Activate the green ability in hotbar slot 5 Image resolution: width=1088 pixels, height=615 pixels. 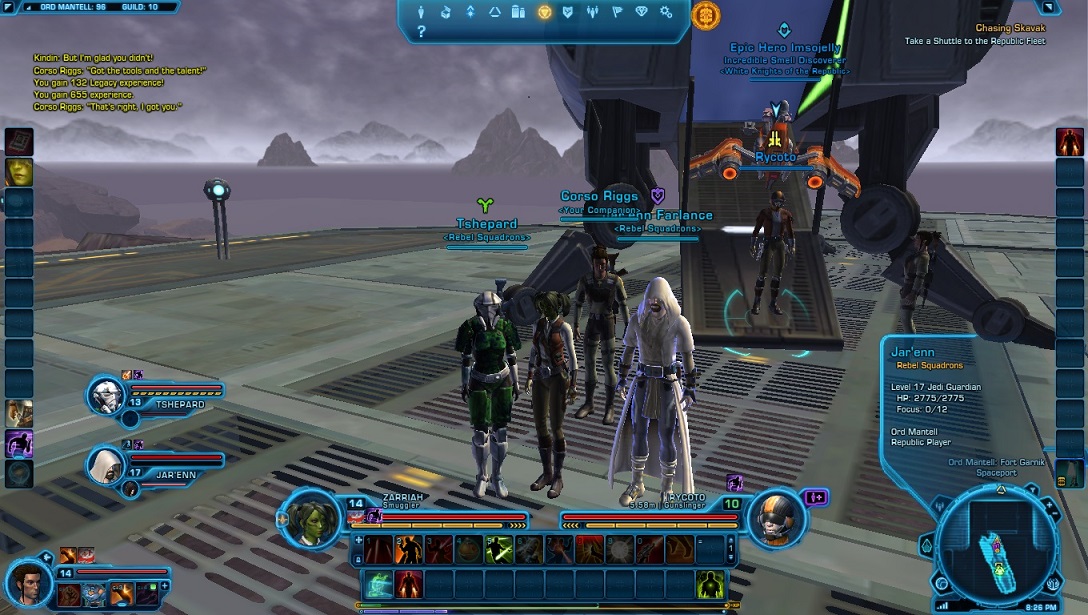[499, 549]
